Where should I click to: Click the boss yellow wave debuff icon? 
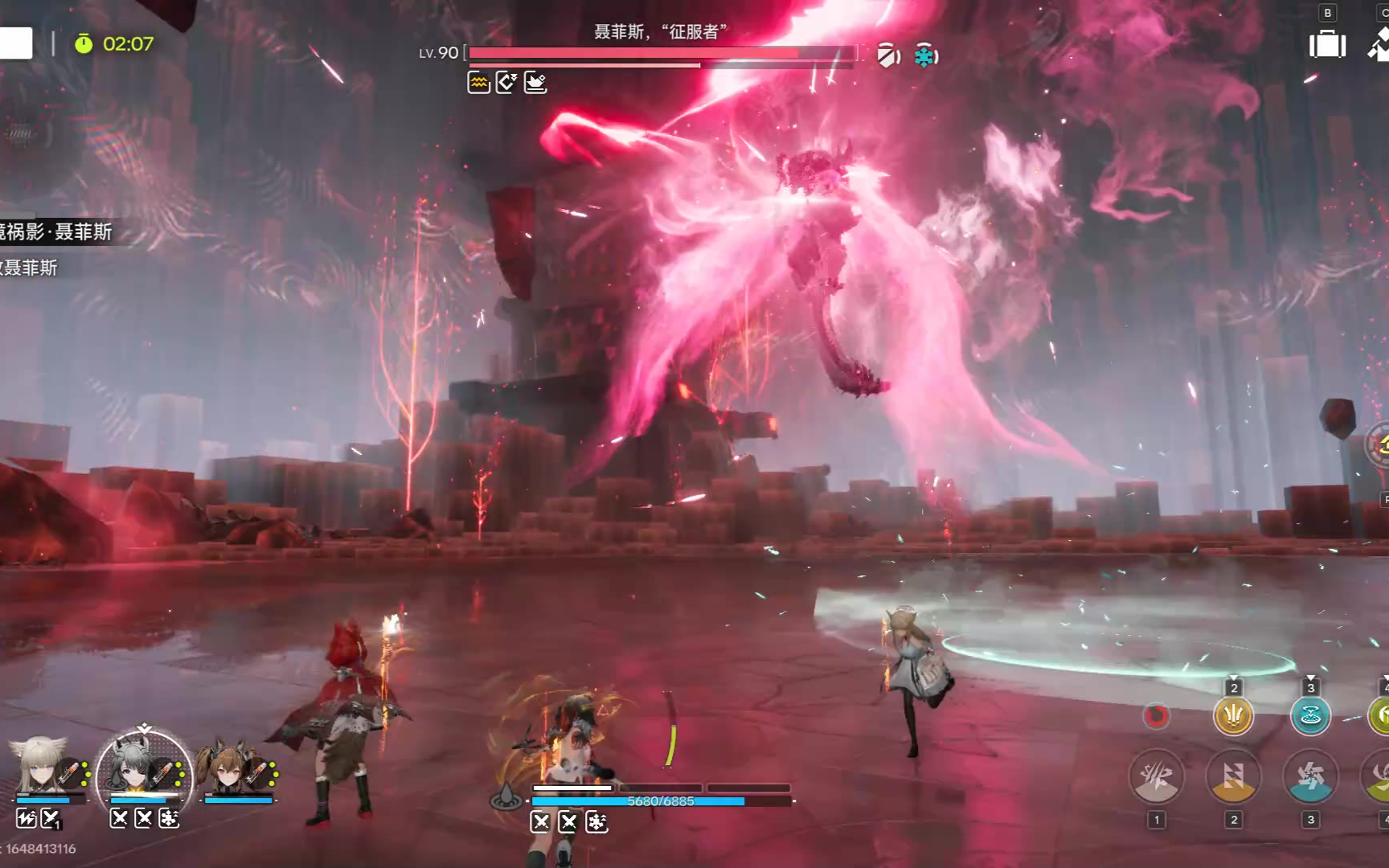tap(479, 82)
